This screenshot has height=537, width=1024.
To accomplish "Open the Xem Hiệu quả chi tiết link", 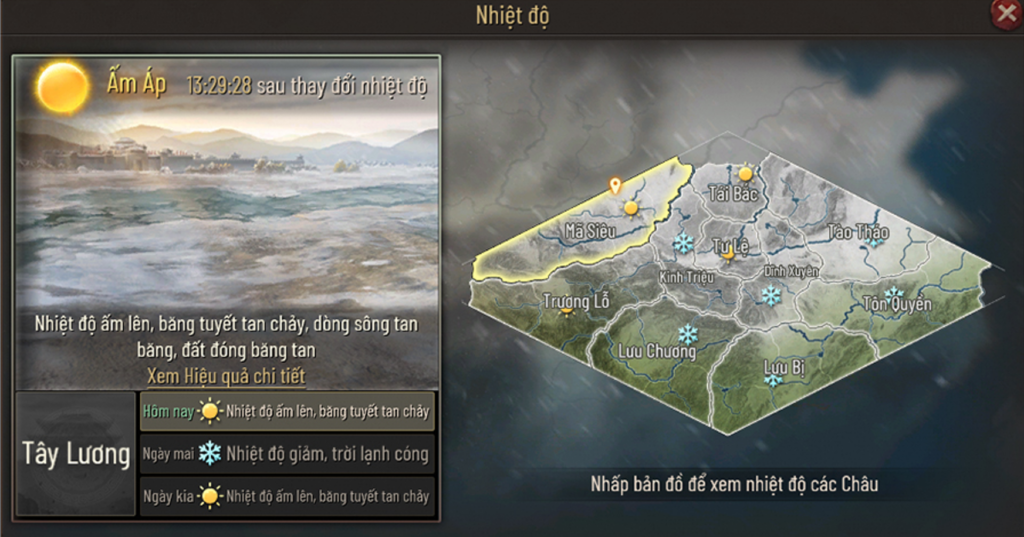I will coord(226,376).
